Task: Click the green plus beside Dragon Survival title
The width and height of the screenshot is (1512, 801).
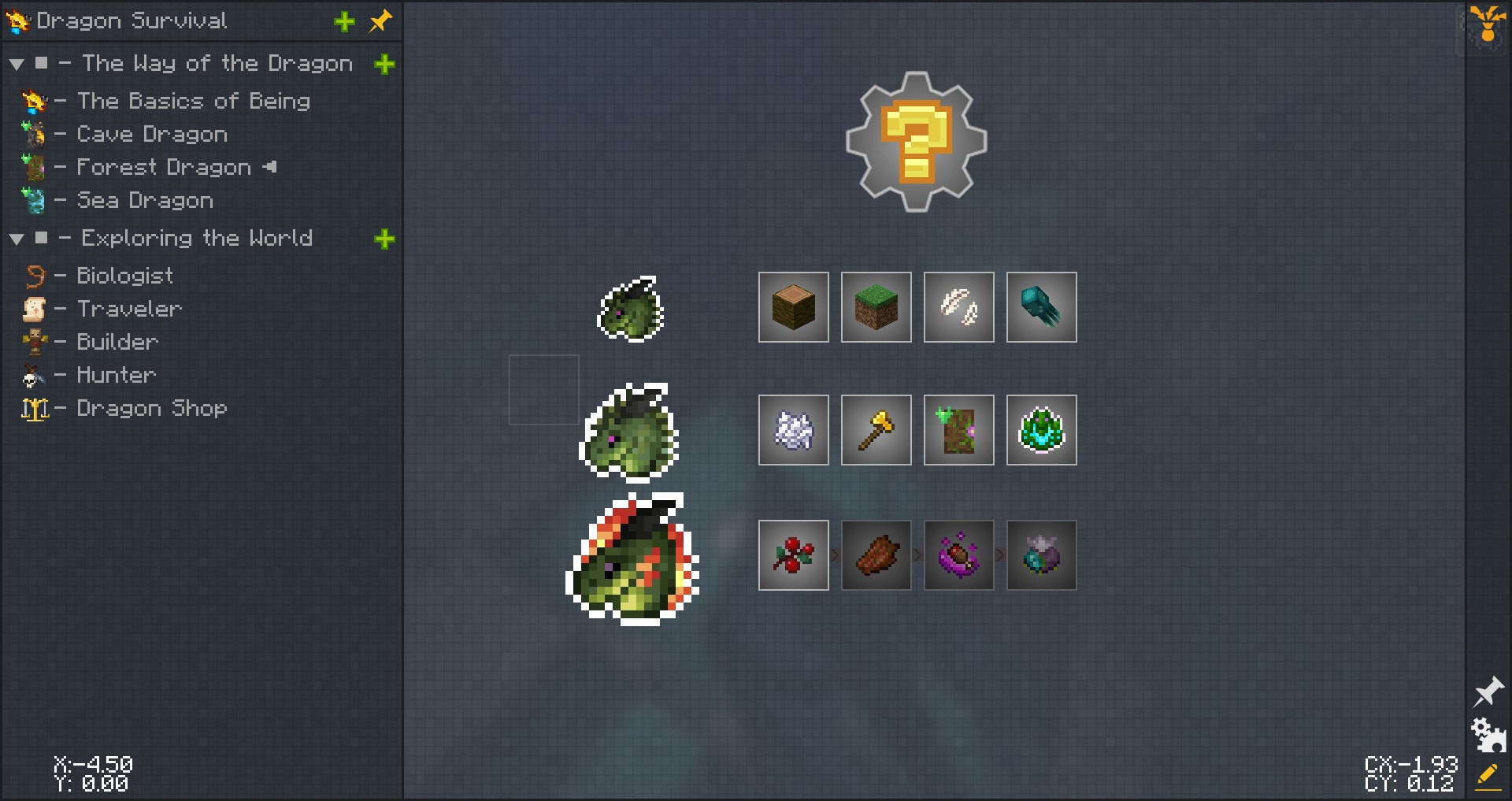Action: [x=344, y=22]
